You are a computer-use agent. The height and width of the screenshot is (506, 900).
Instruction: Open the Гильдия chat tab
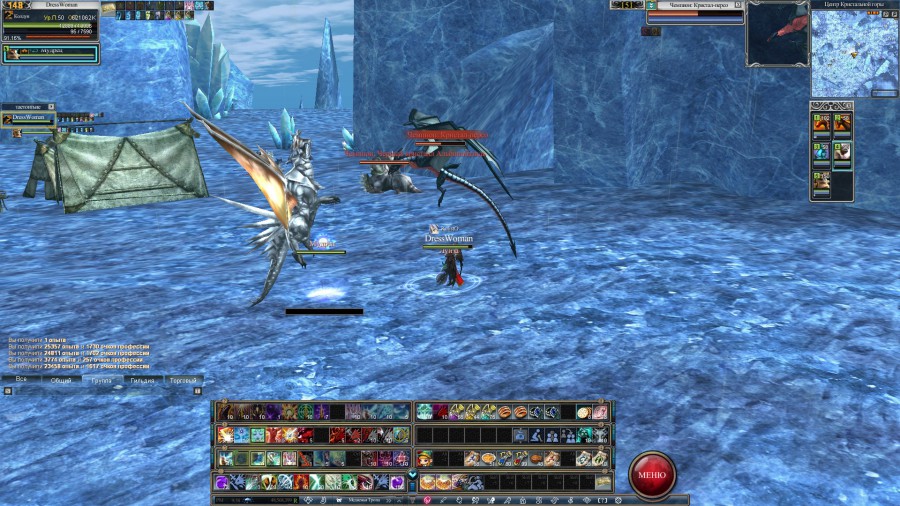point(142,380)
